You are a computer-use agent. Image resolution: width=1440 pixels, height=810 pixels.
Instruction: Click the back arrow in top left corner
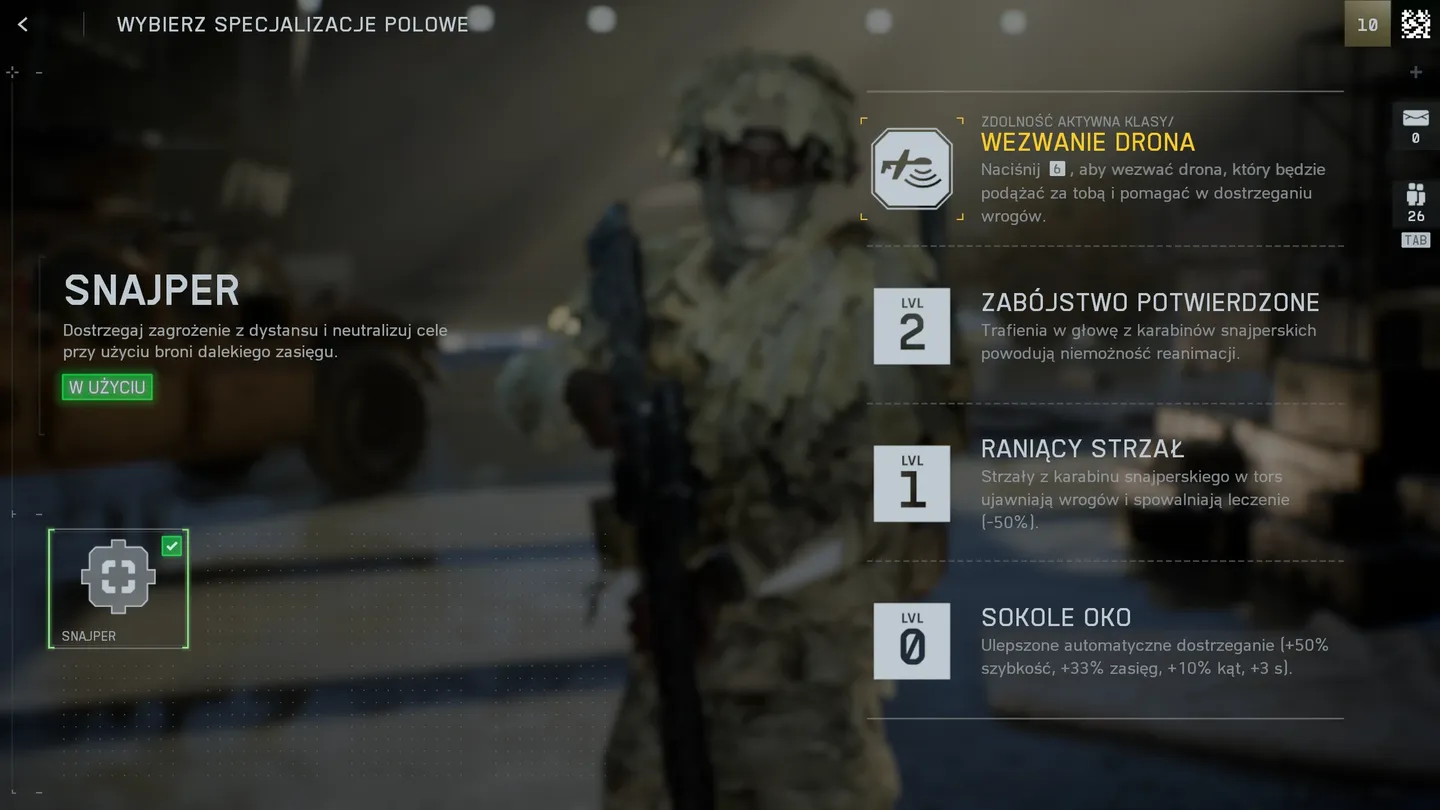click(24, 23)
